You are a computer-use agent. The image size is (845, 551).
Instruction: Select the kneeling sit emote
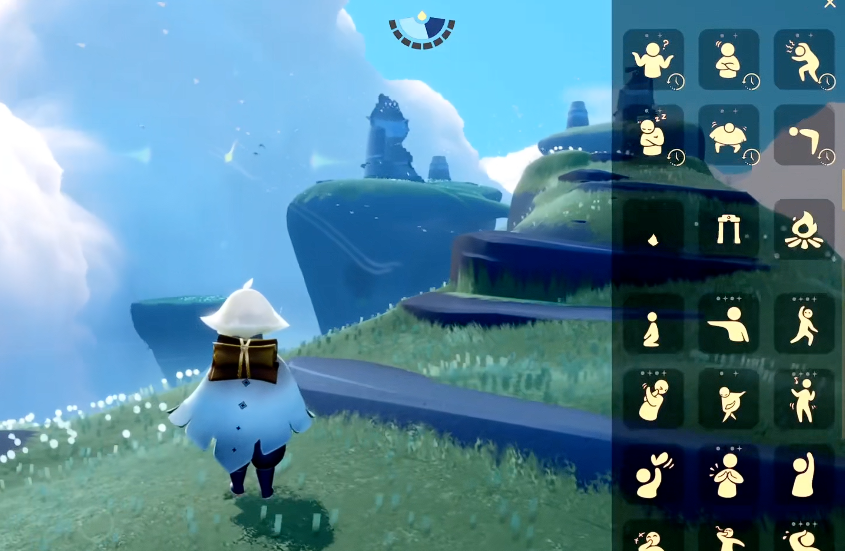(653, 323)
